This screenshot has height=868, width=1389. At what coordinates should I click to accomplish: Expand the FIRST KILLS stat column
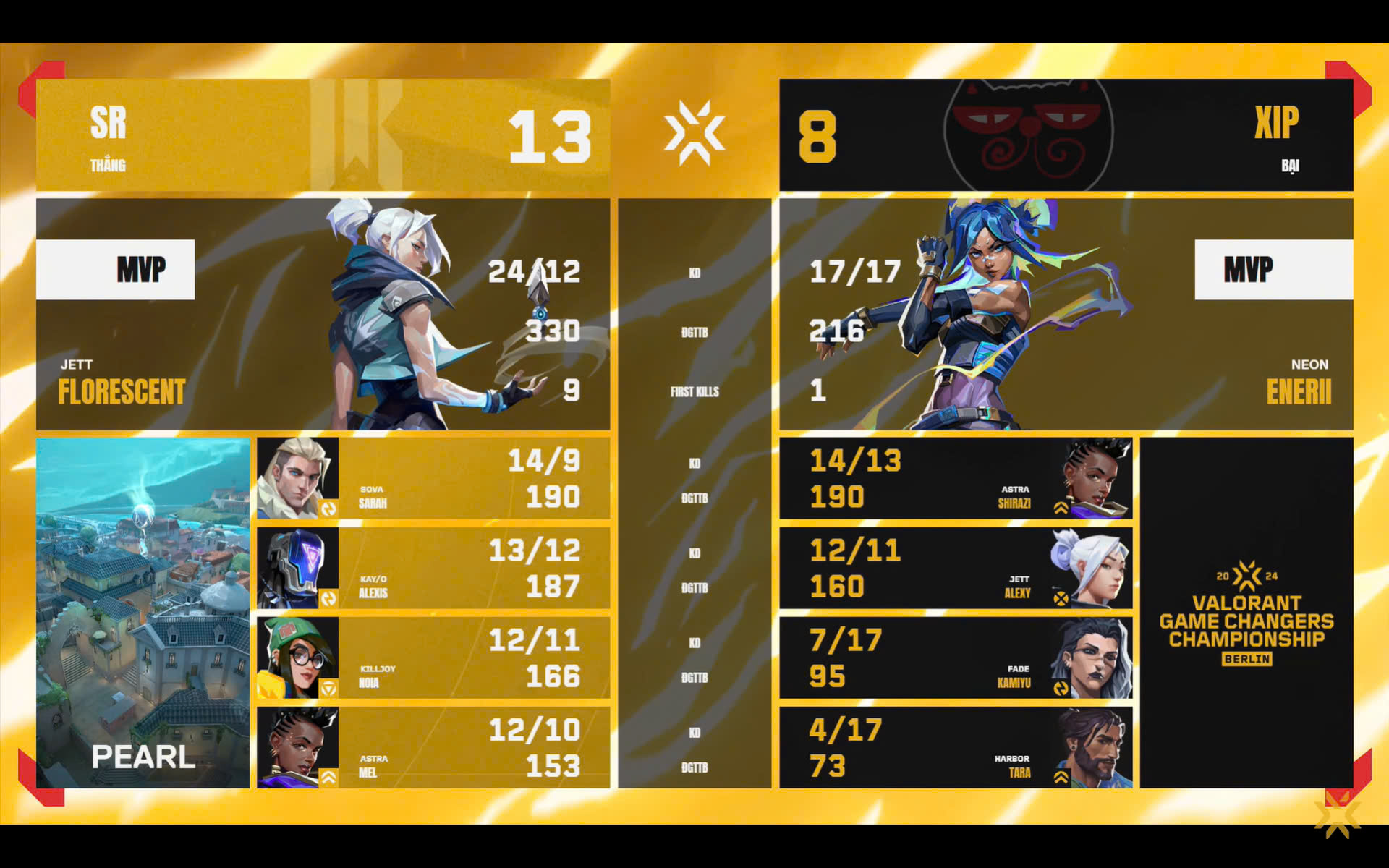(x=693, y=393)
